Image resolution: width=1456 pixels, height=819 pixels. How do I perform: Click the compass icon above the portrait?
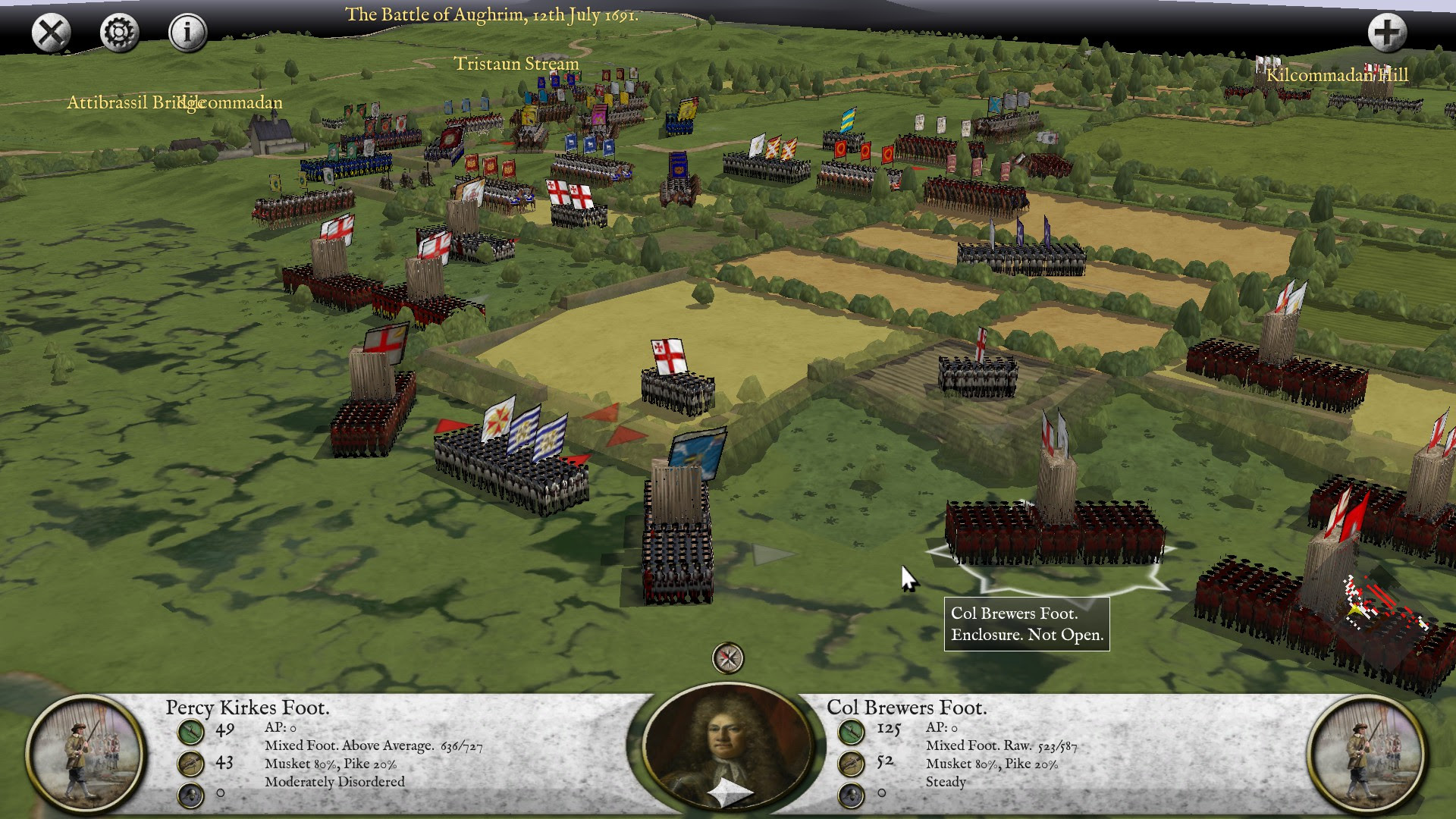(728, 658)
